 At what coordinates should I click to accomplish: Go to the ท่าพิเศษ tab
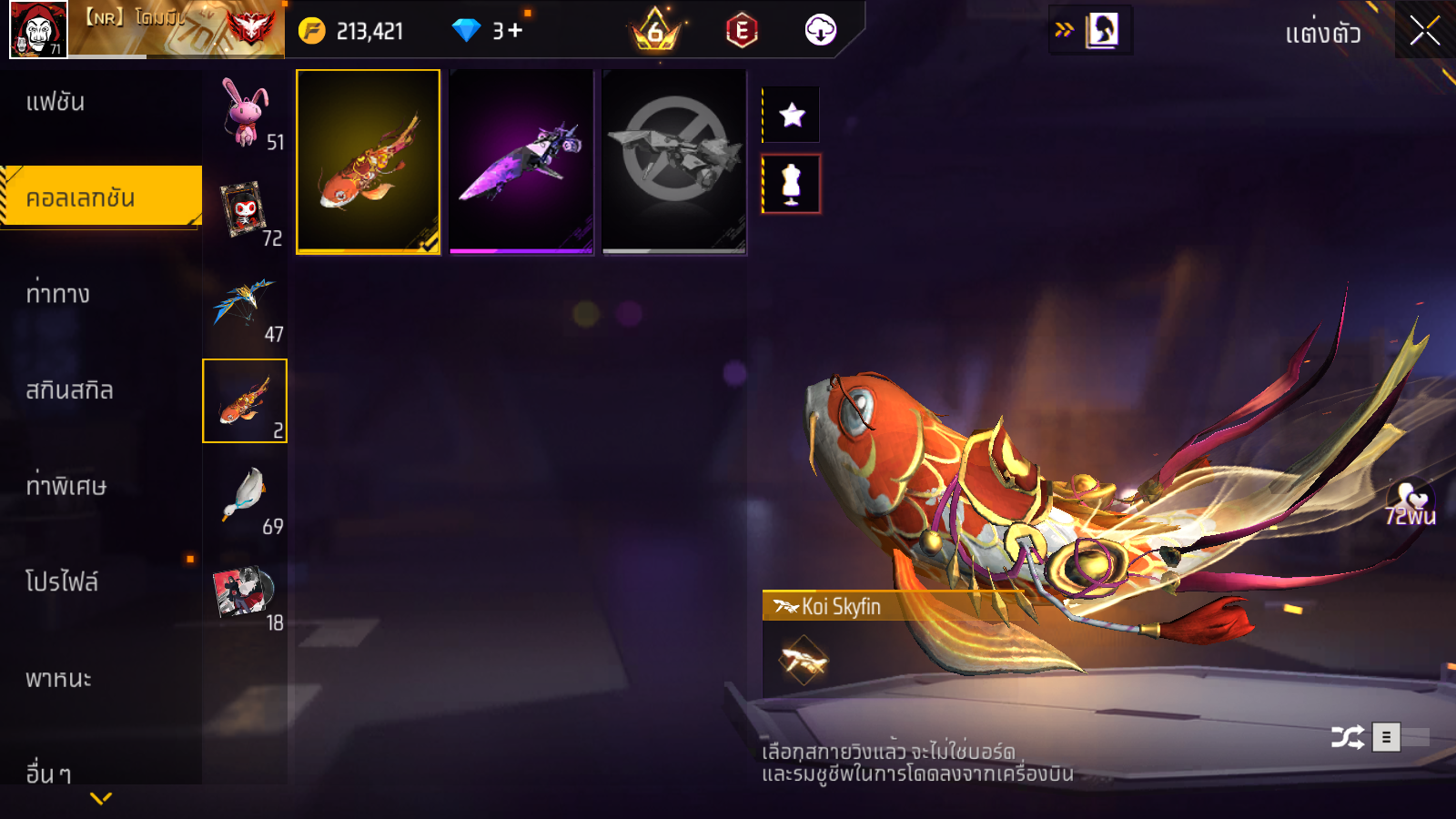[66, 486]
